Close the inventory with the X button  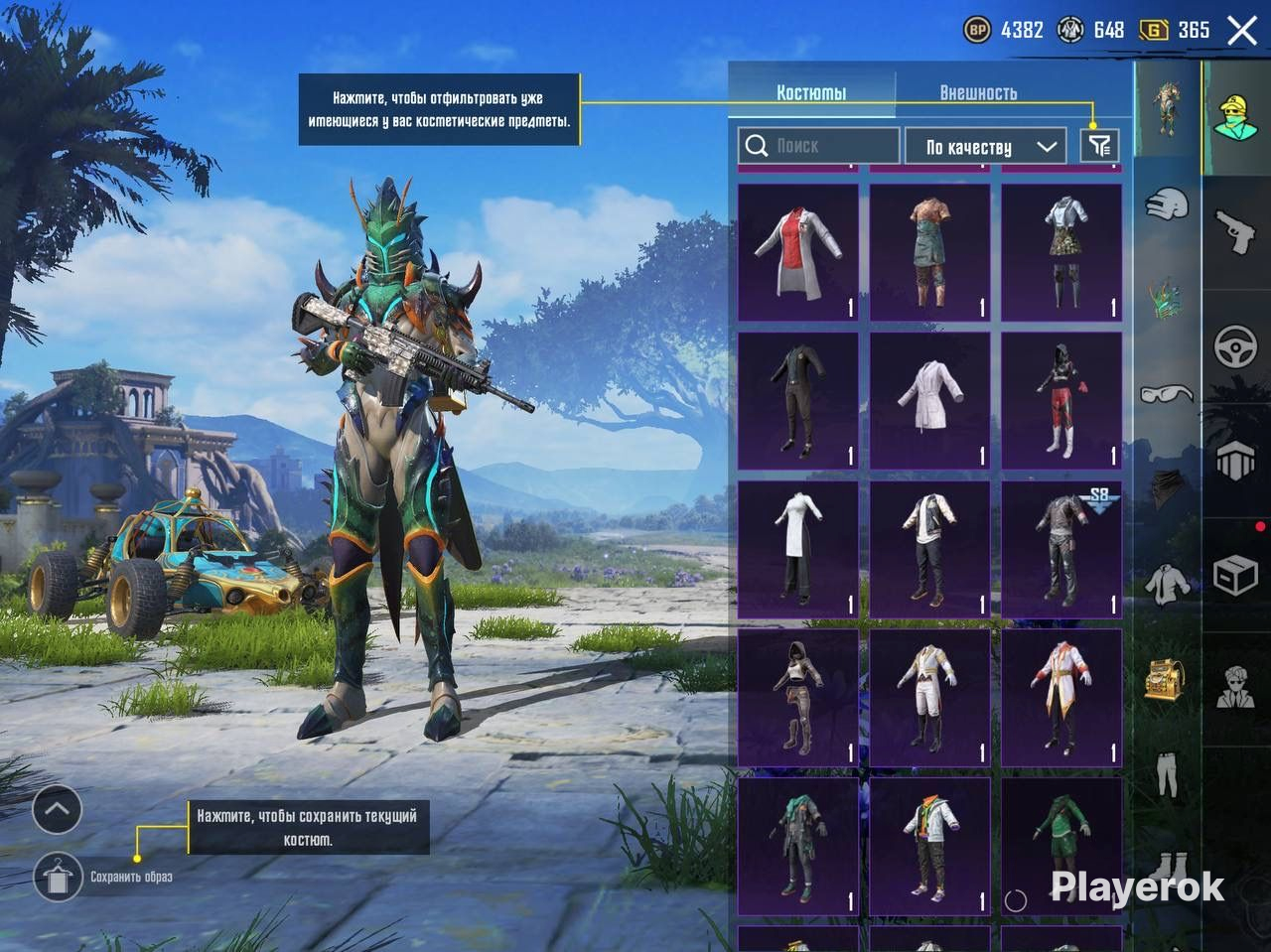pos(1242,30)
